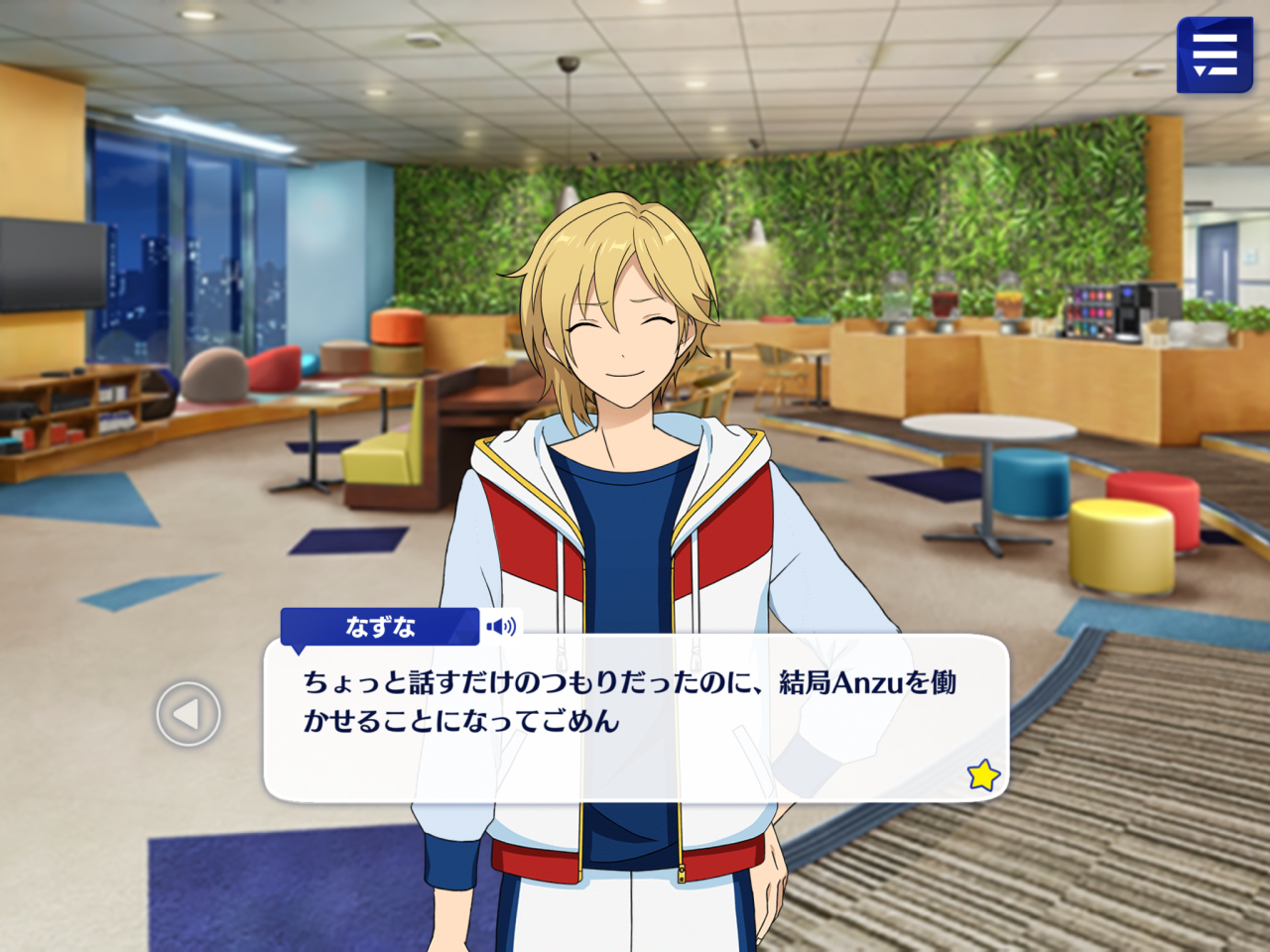Replay the voice line with the speaker icon
Image resolution: width=1270 pixels, height=952 pixels.
(x=501, y=627)
